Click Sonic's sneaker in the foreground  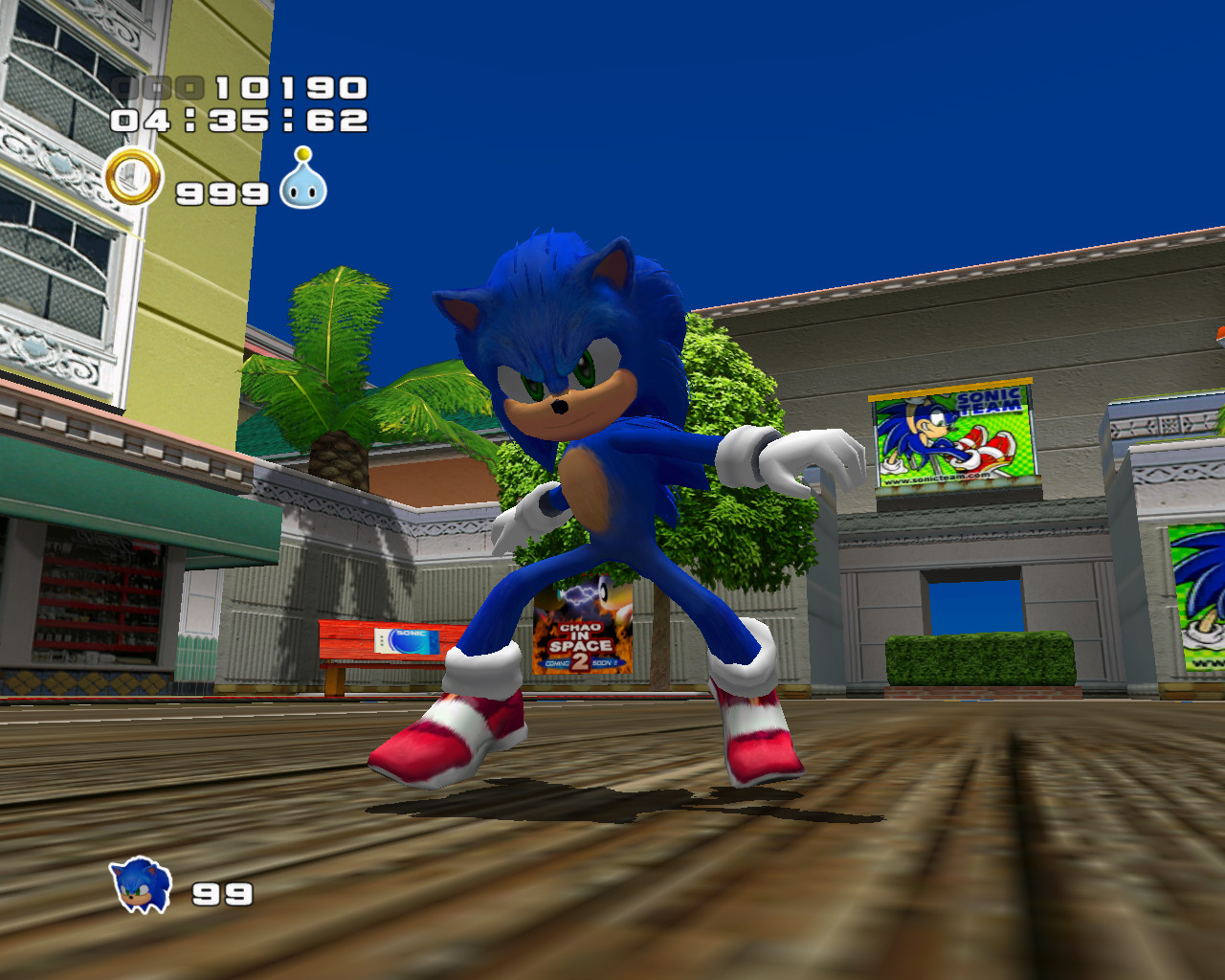point(450,737)
